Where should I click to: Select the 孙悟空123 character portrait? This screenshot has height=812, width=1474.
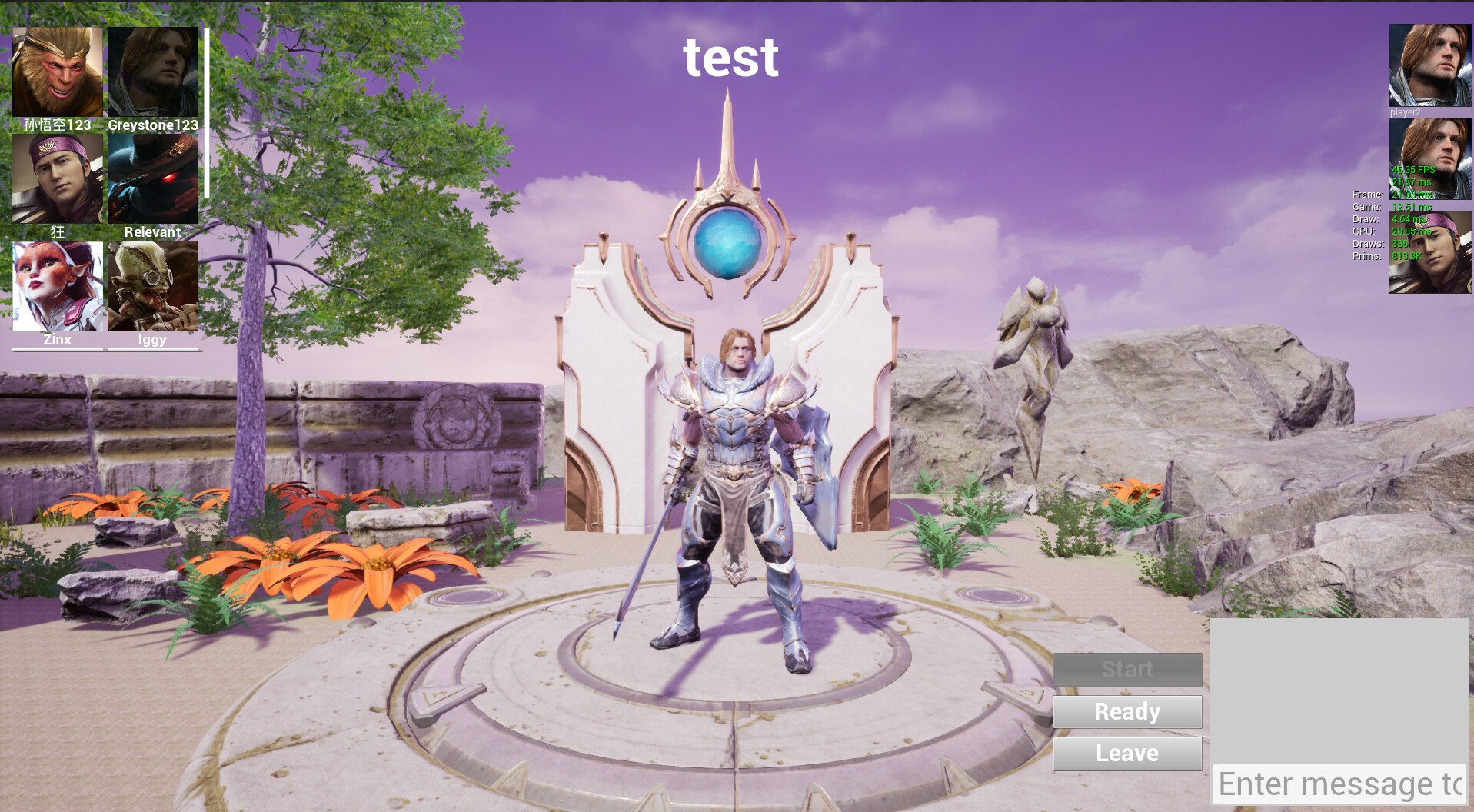point(58,71)
